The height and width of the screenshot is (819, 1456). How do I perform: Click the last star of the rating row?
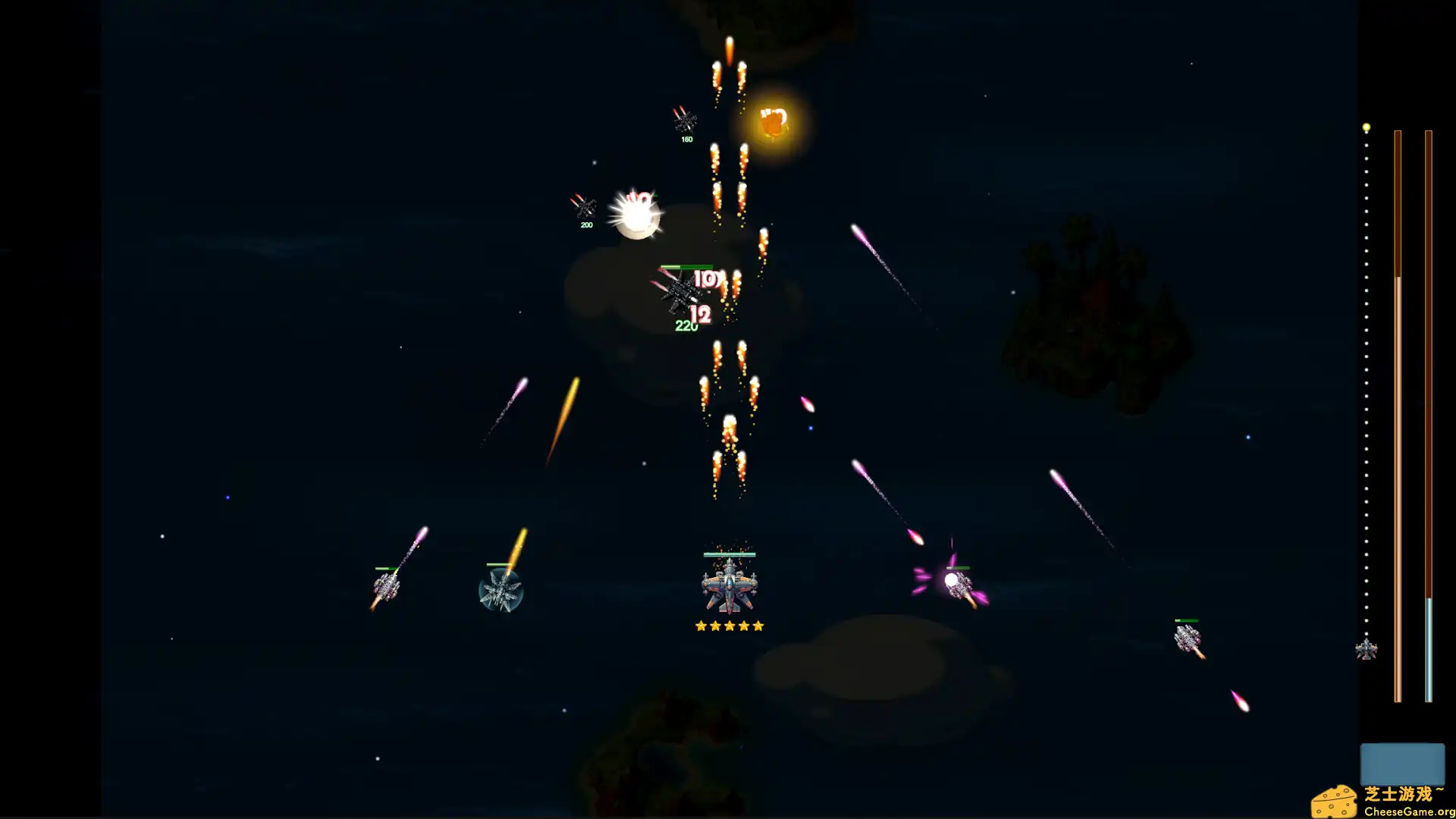tap(759, 626)
